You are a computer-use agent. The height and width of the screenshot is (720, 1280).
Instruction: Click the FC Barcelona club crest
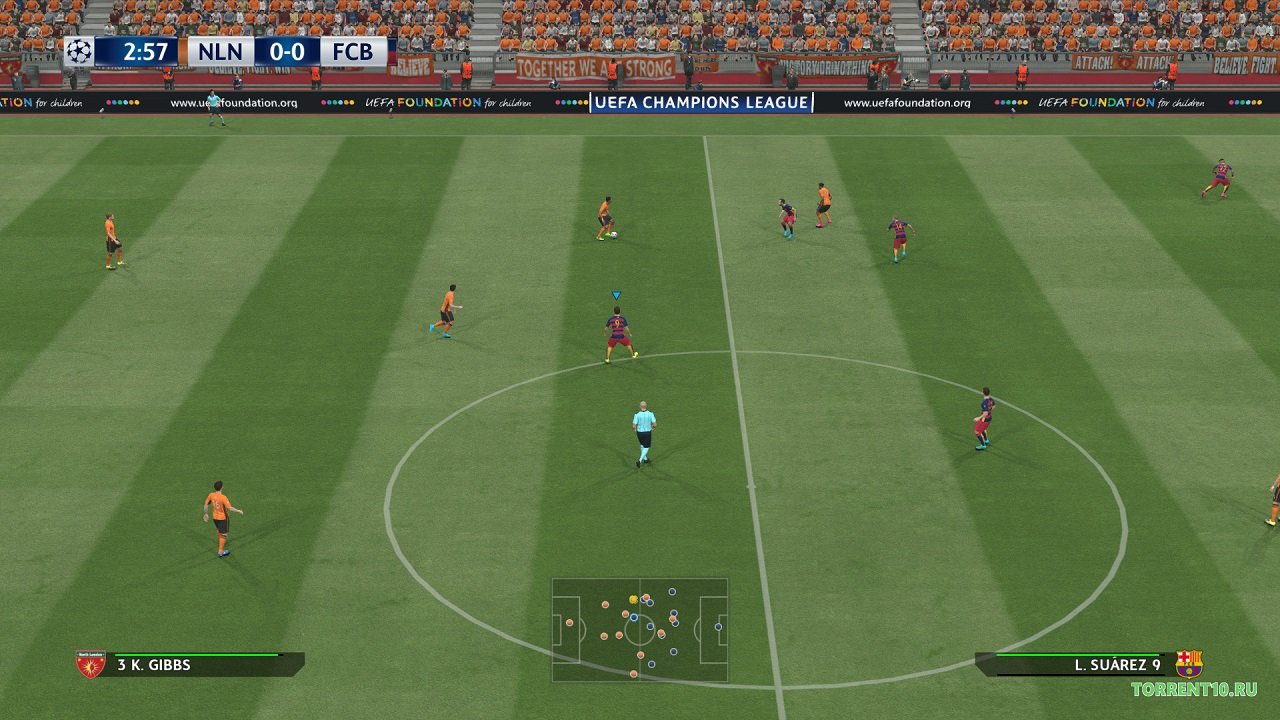click(x=1189, y=664)
